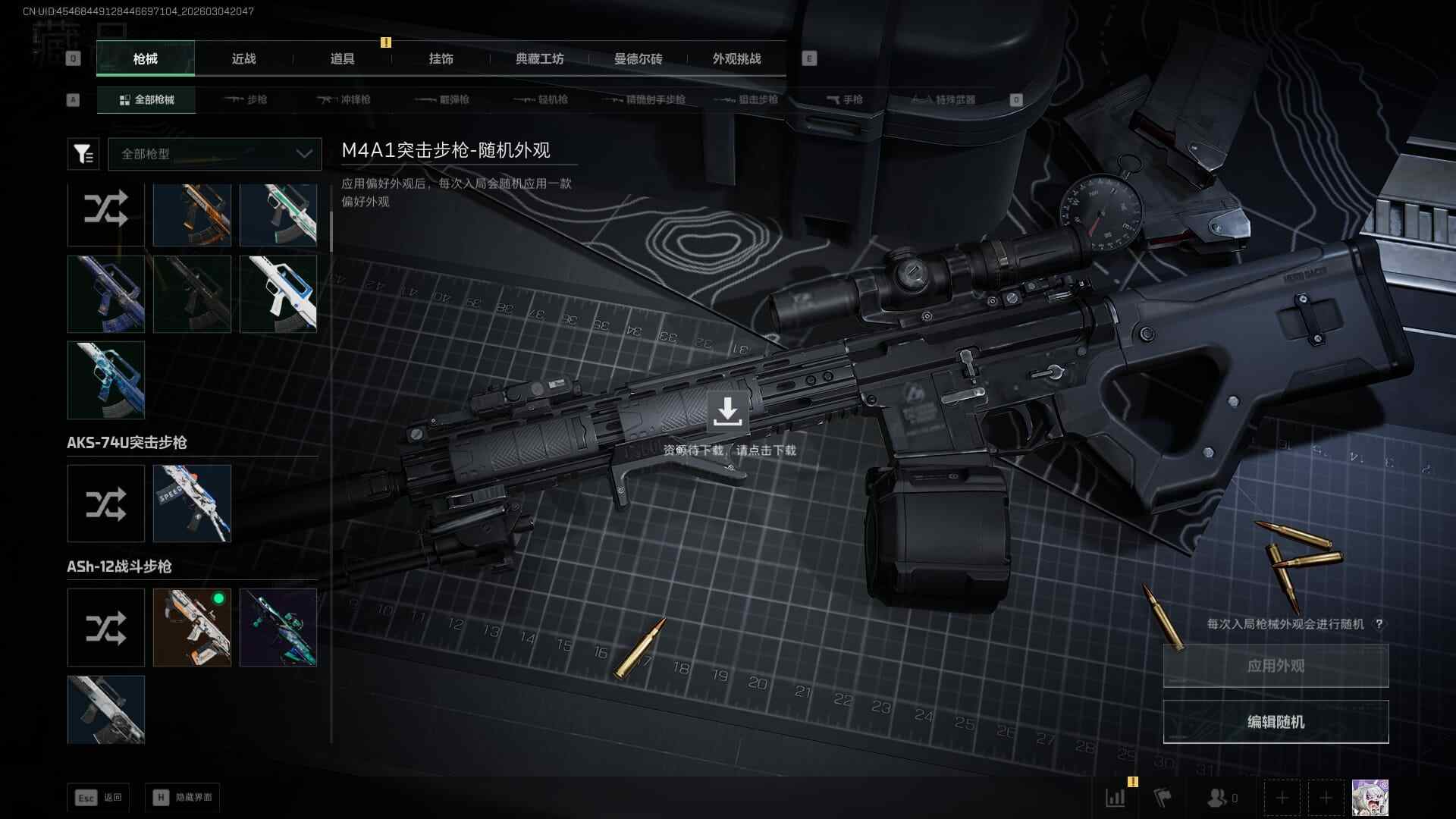Filter weapons by 冲锋枪 category
This screenshot has width=1456, height=819.
point(344,100)
